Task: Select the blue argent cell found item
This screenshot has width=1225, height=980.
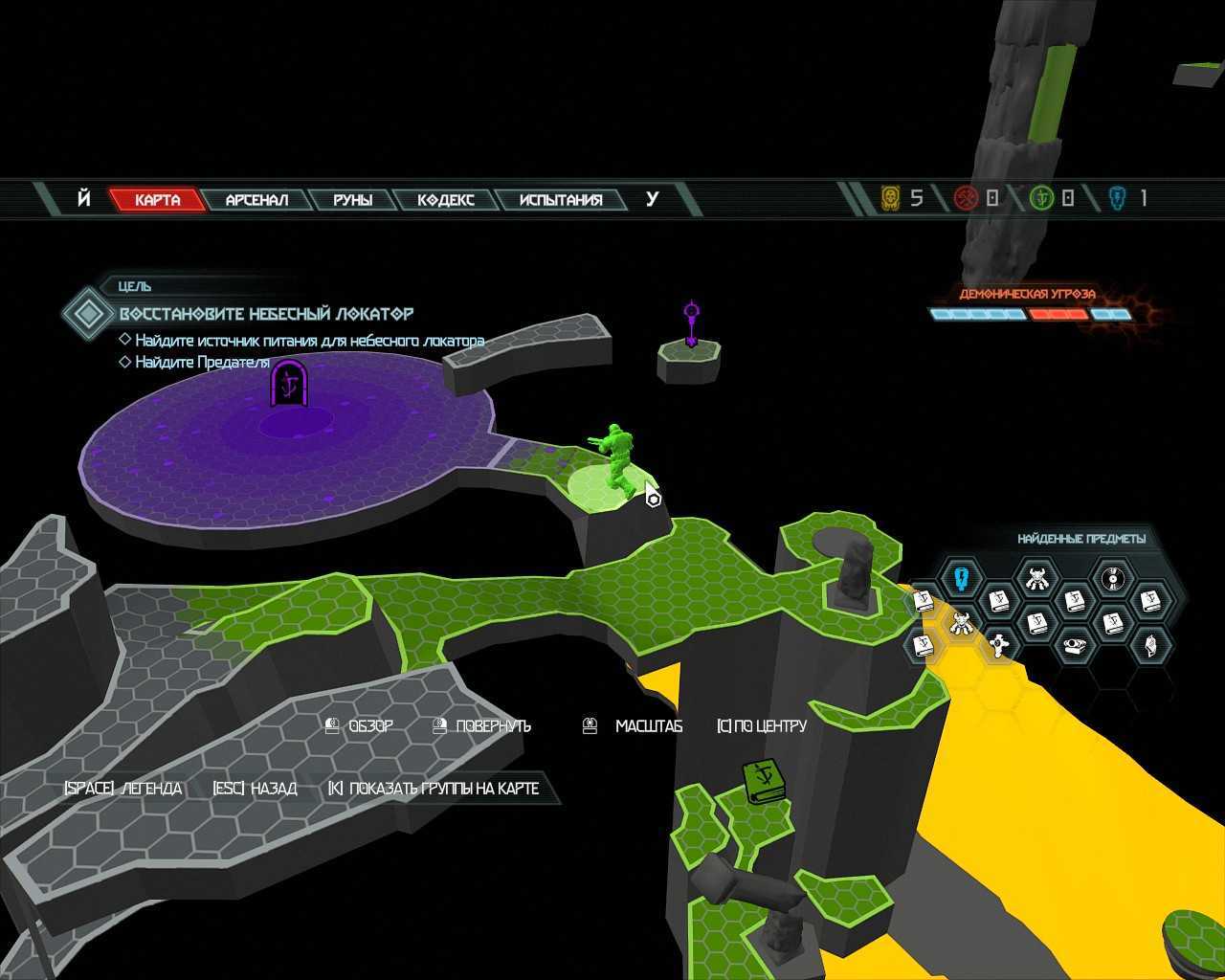Action: 962,578
